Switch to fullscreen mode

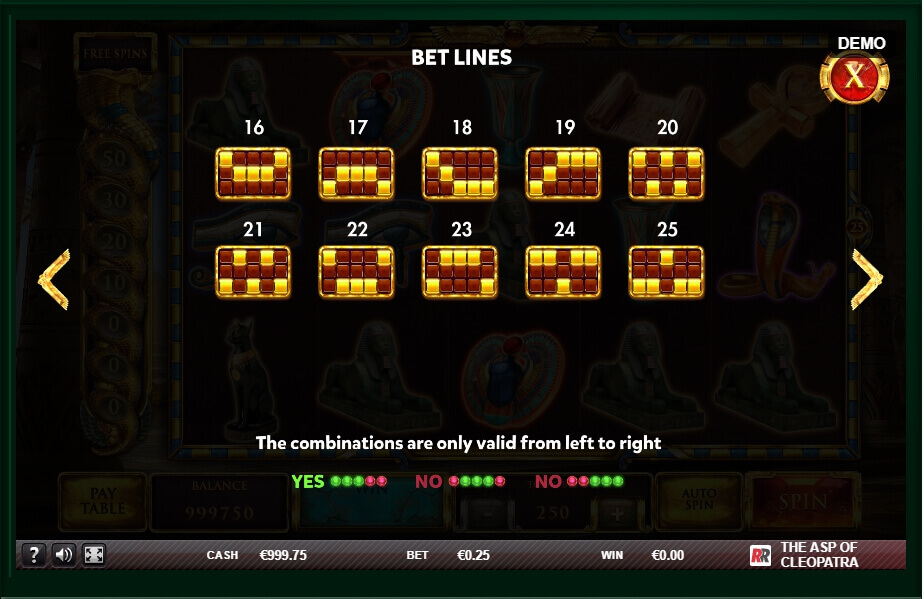(93, 554)
